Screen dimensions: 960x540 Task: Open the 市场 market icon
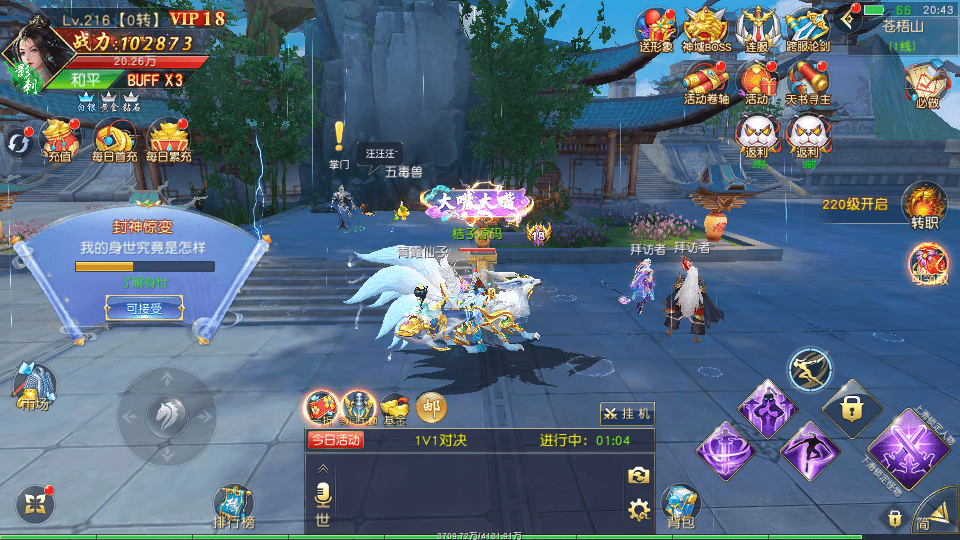point(35,386)
